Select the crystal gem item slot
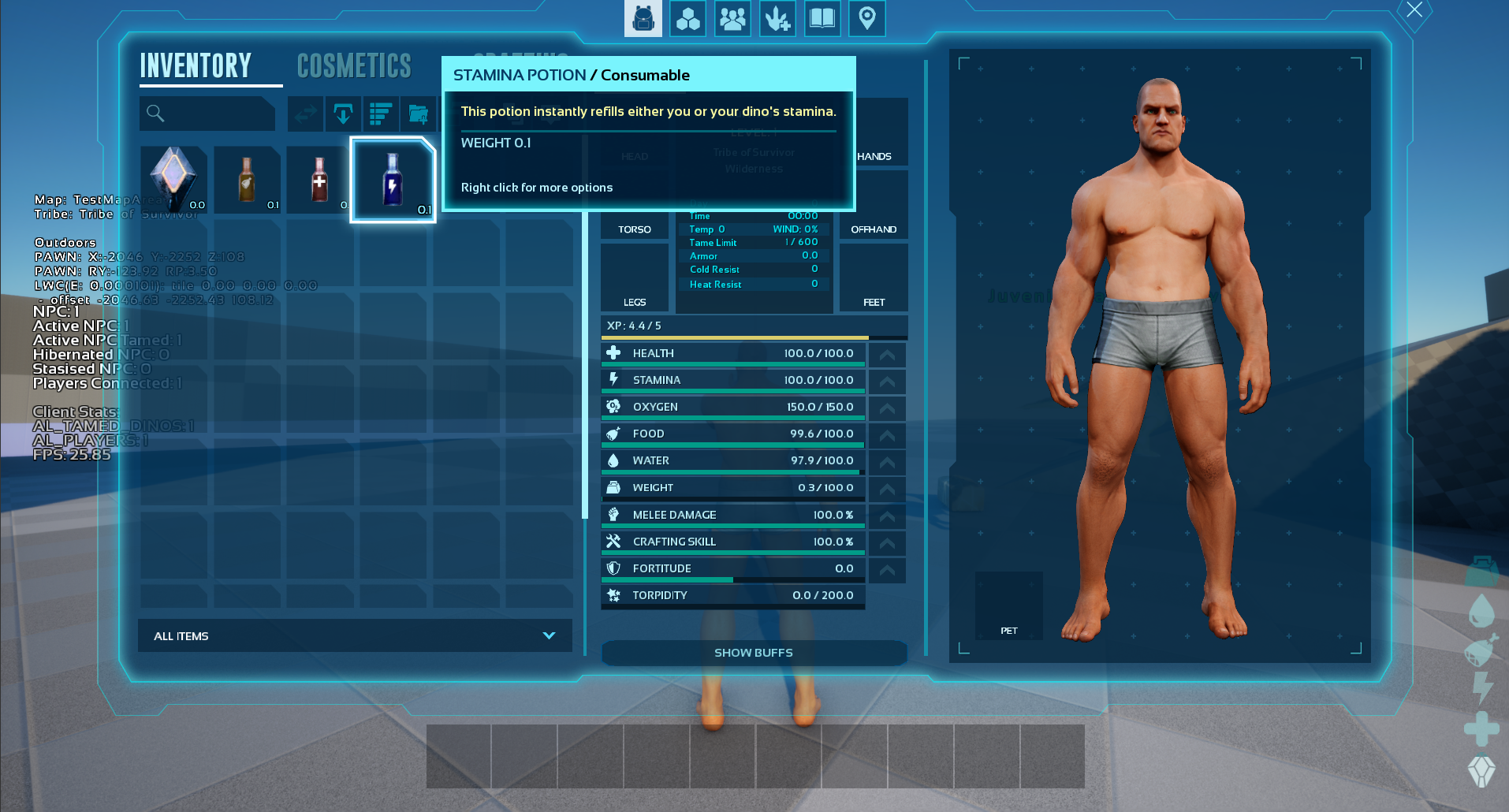The image size is (1509, 812). click(x=174, y=180)
